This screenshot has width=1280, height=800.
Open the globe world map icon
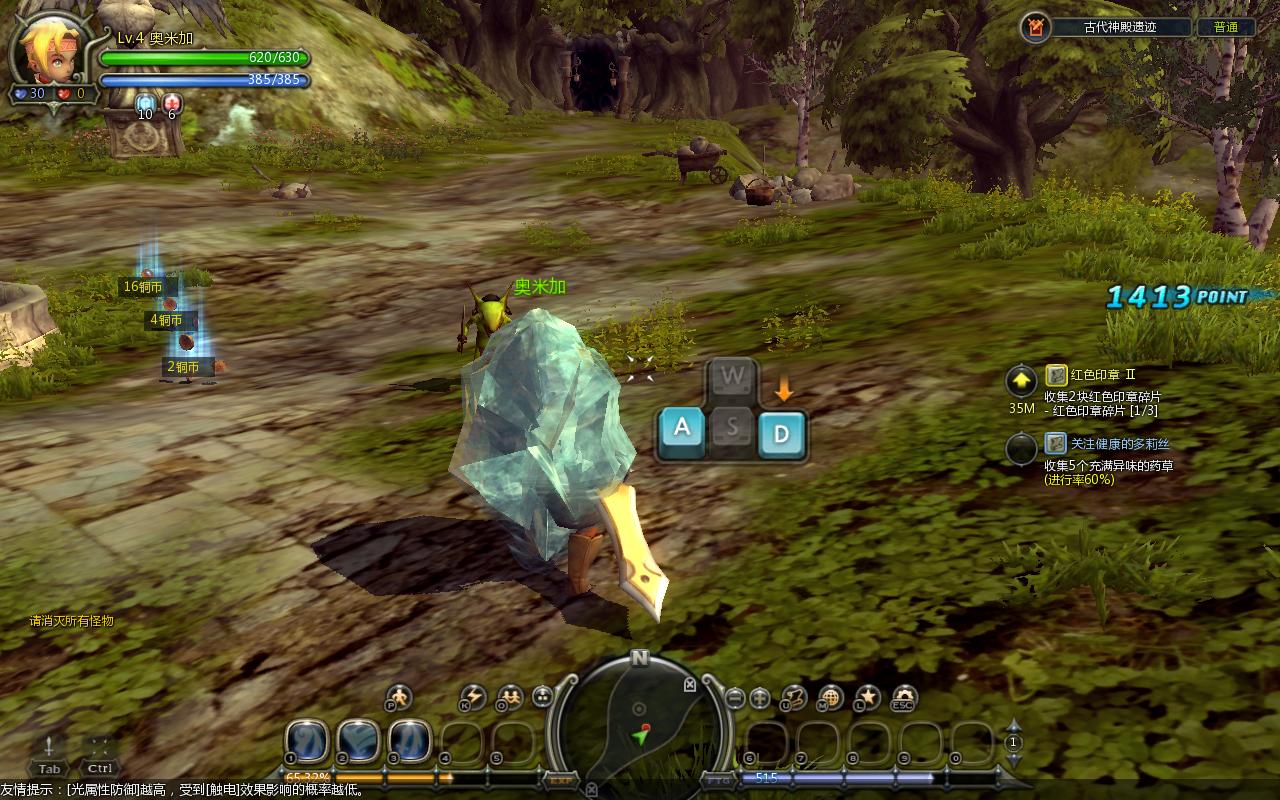830,696
